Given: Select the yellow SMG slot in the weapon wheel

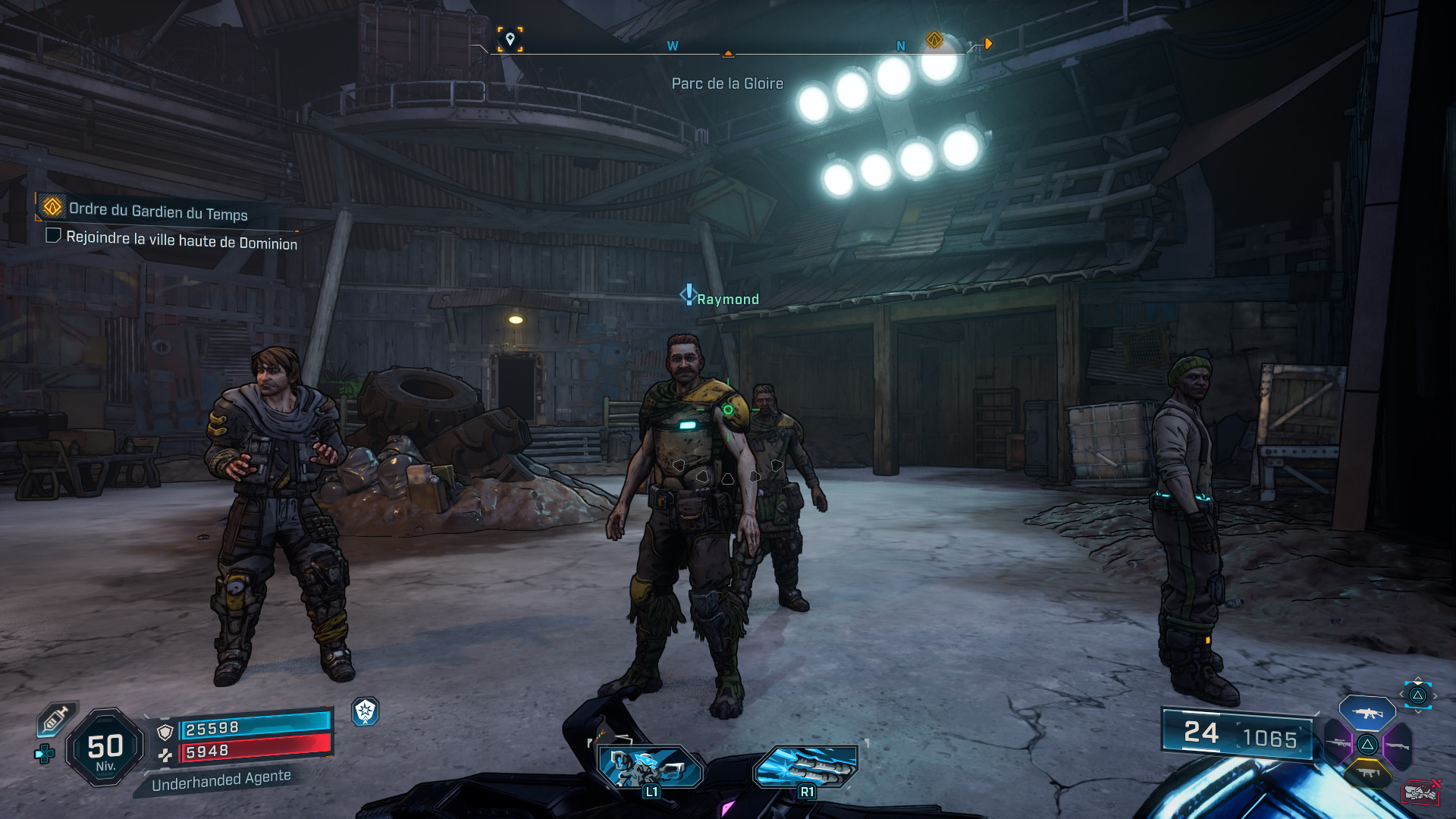Looking at the screenshot, I should (x=1369, y=772).
